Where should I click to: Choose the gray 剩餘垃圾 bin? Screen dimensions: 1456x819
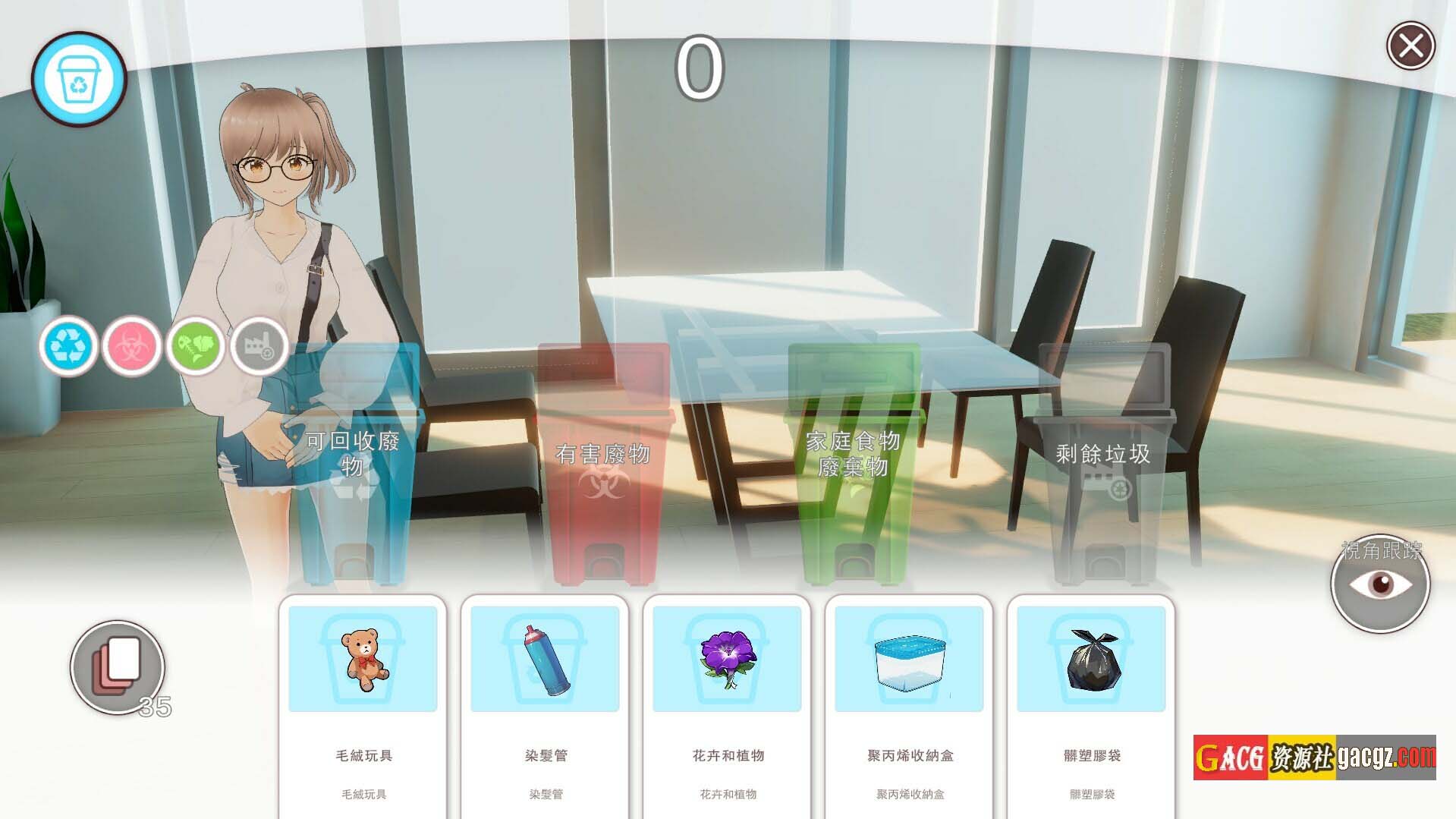[x=1103, y=465]
